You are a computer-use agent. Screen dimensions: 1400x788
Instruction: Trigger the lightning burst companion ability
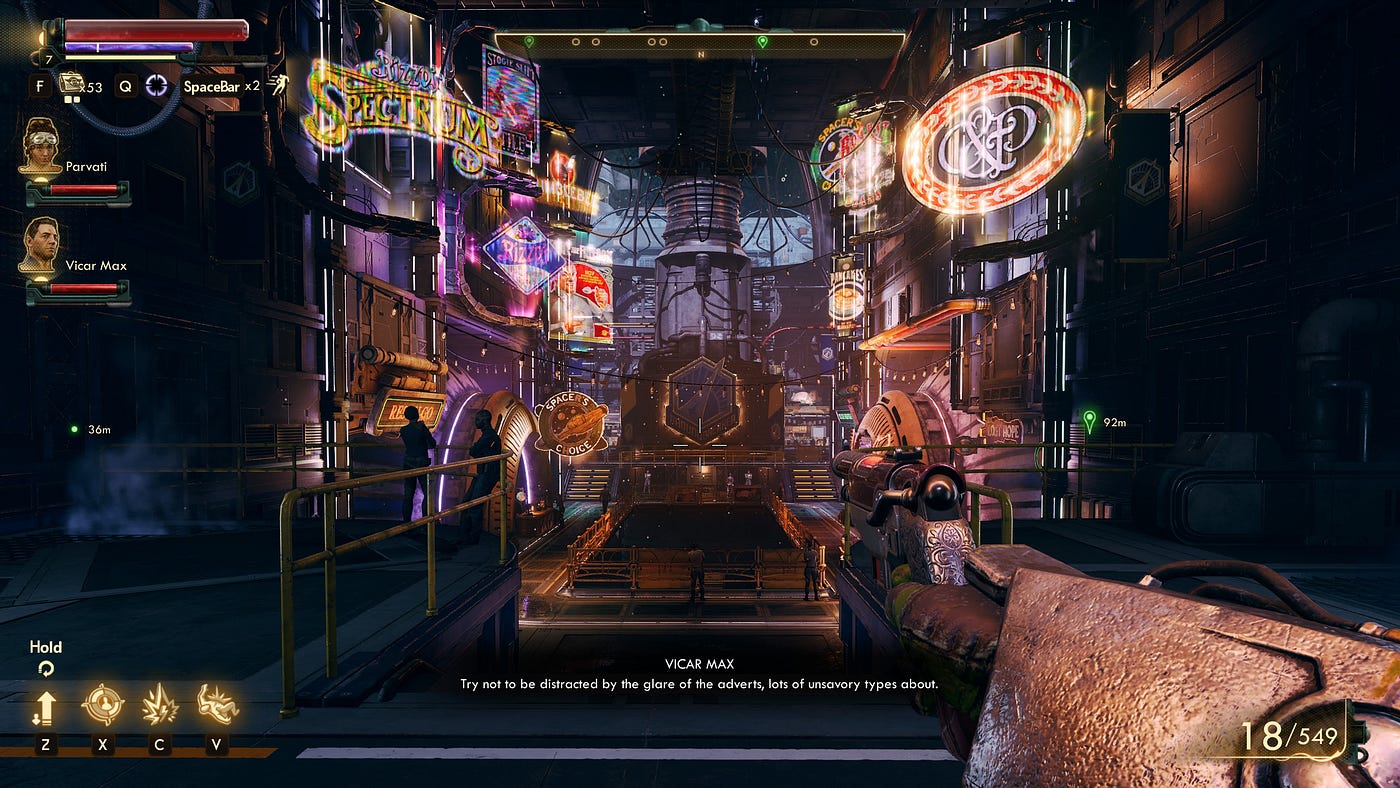click(160, 705)
